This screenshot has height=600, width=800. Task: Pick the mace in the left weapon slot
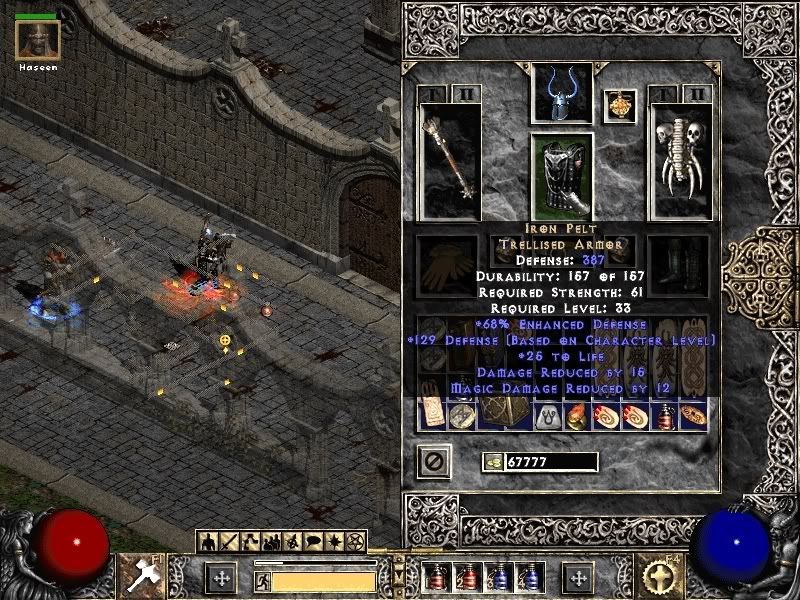point(450,161)
